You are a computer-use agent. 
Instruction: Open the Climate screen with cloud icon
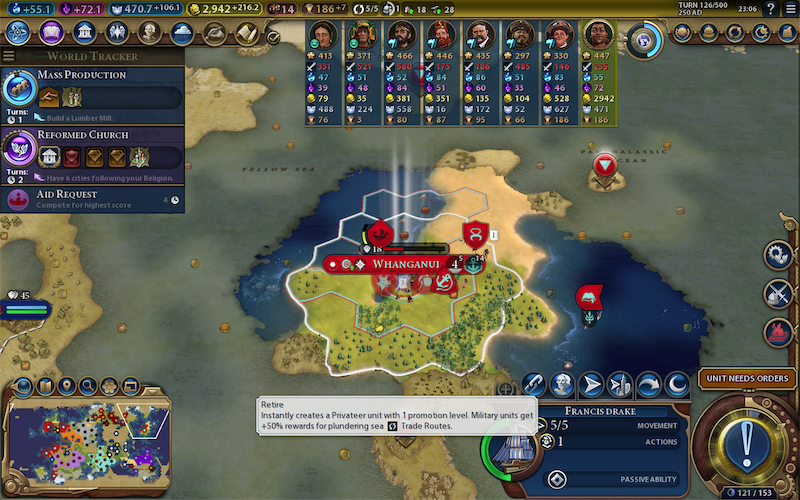point(182,33)
